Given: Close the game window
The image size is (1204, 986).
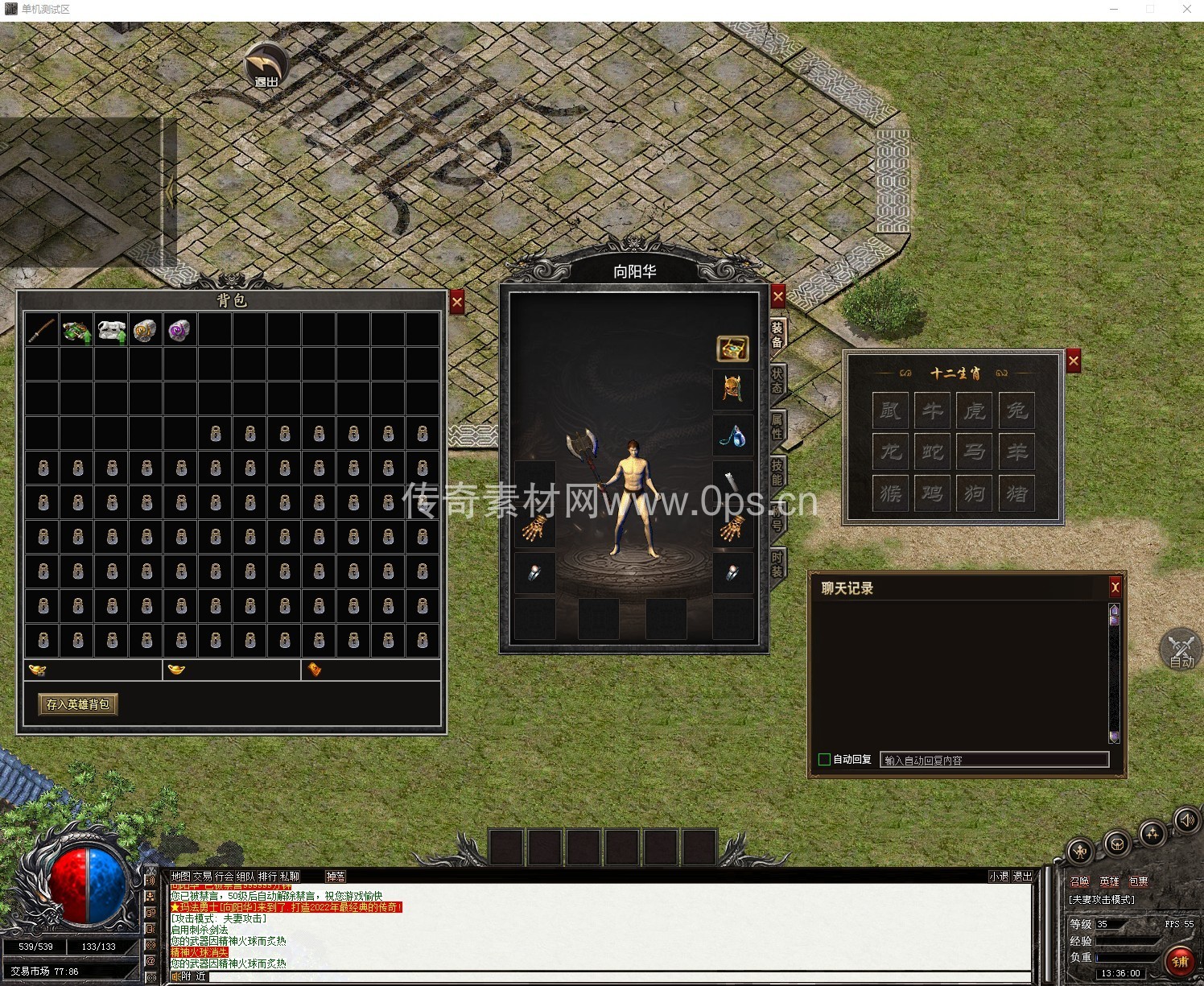Looking at the screenshot, I should [x=1187, y=9].
